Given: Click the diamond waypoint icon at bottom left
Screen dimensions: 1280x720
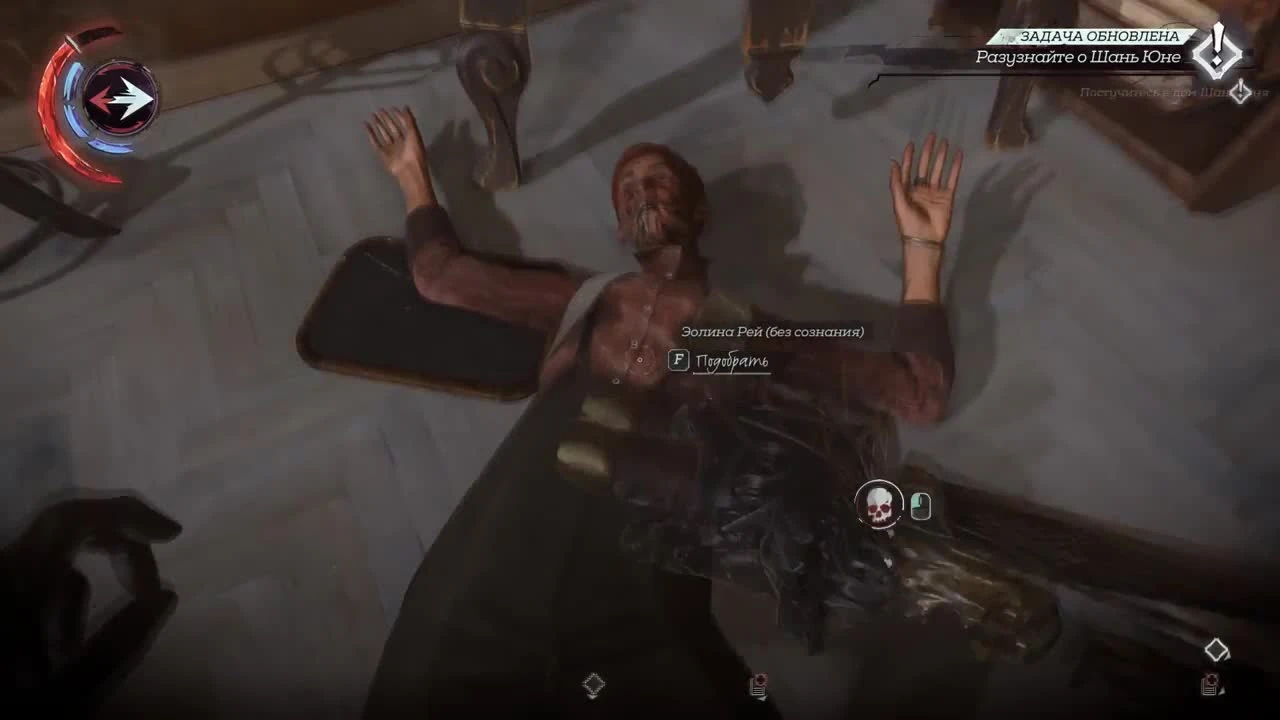Looking at the screenshot, I should click(594, 683).
